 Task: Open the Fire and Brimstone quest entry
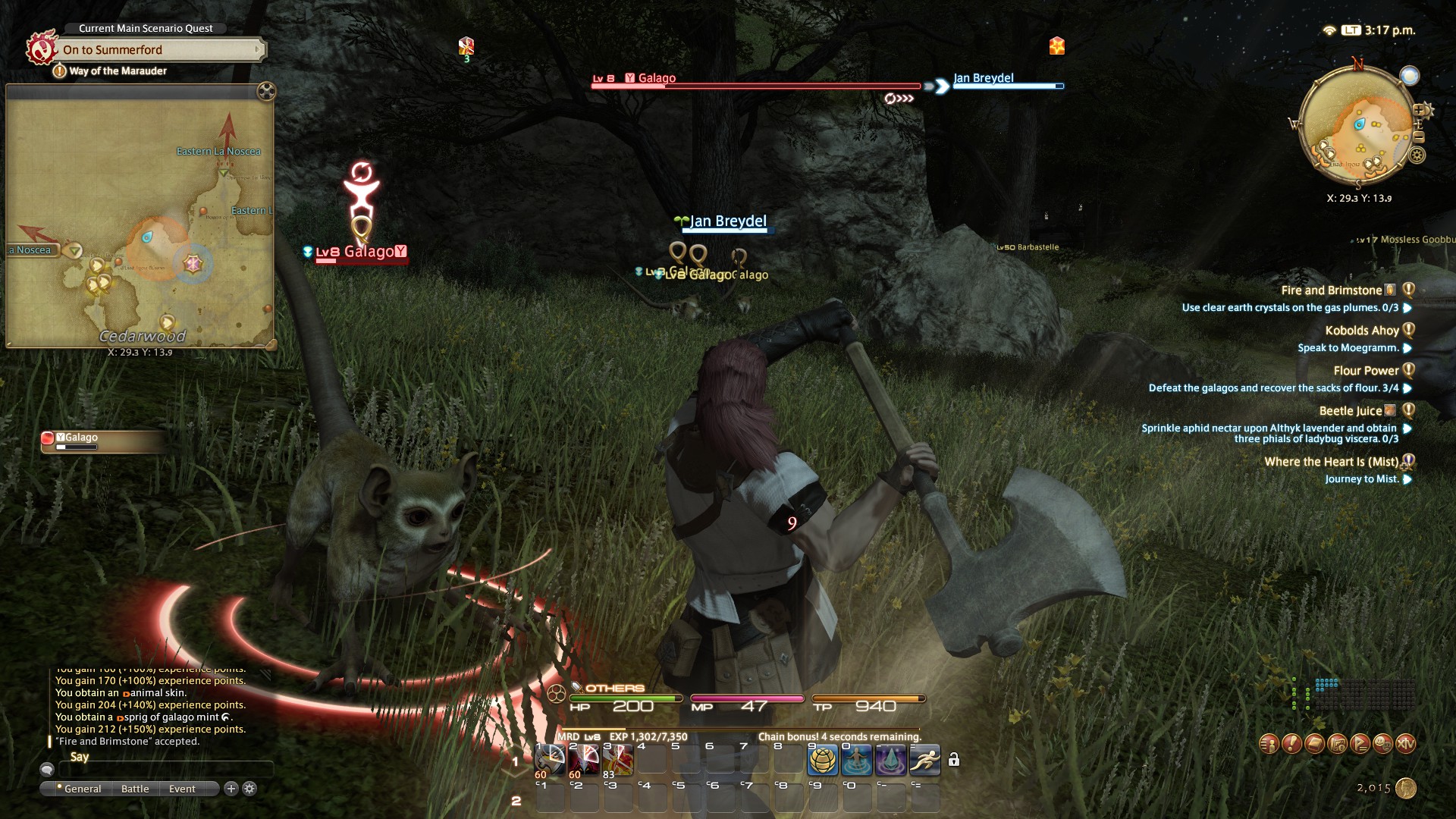click(x=1331, y=290)
